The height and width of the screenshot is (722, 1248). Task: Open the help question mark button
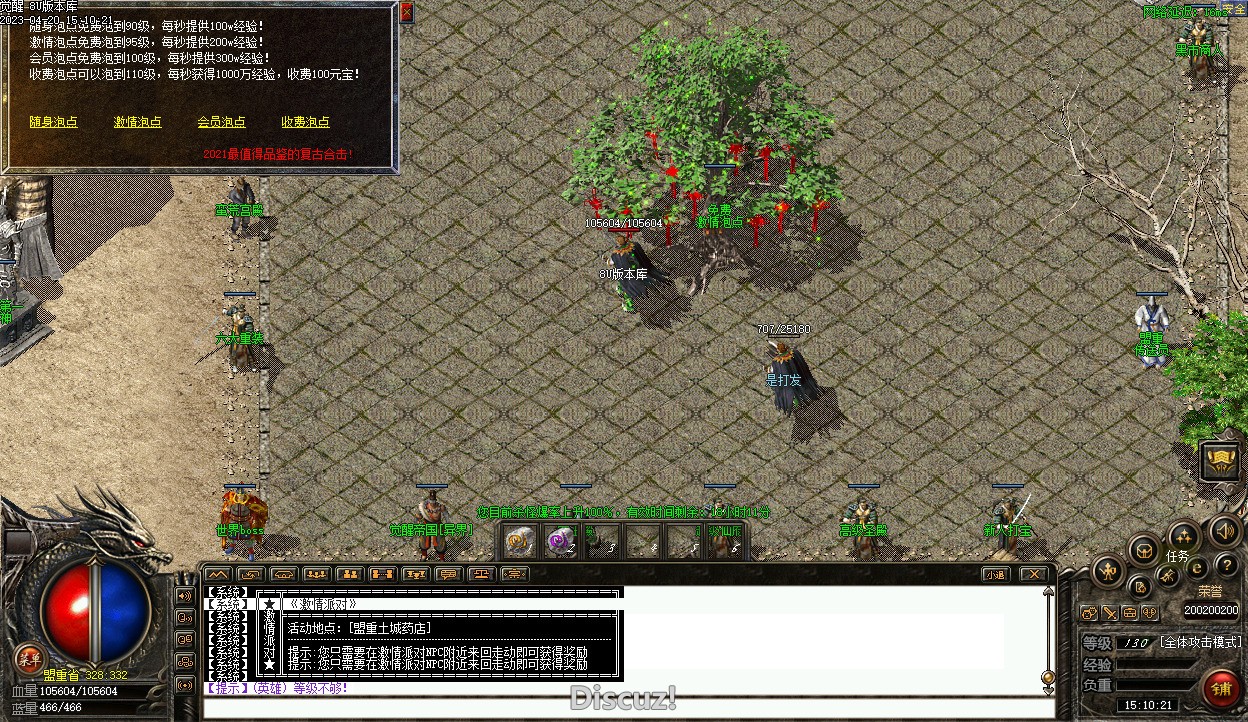(x=1226, y=567)
